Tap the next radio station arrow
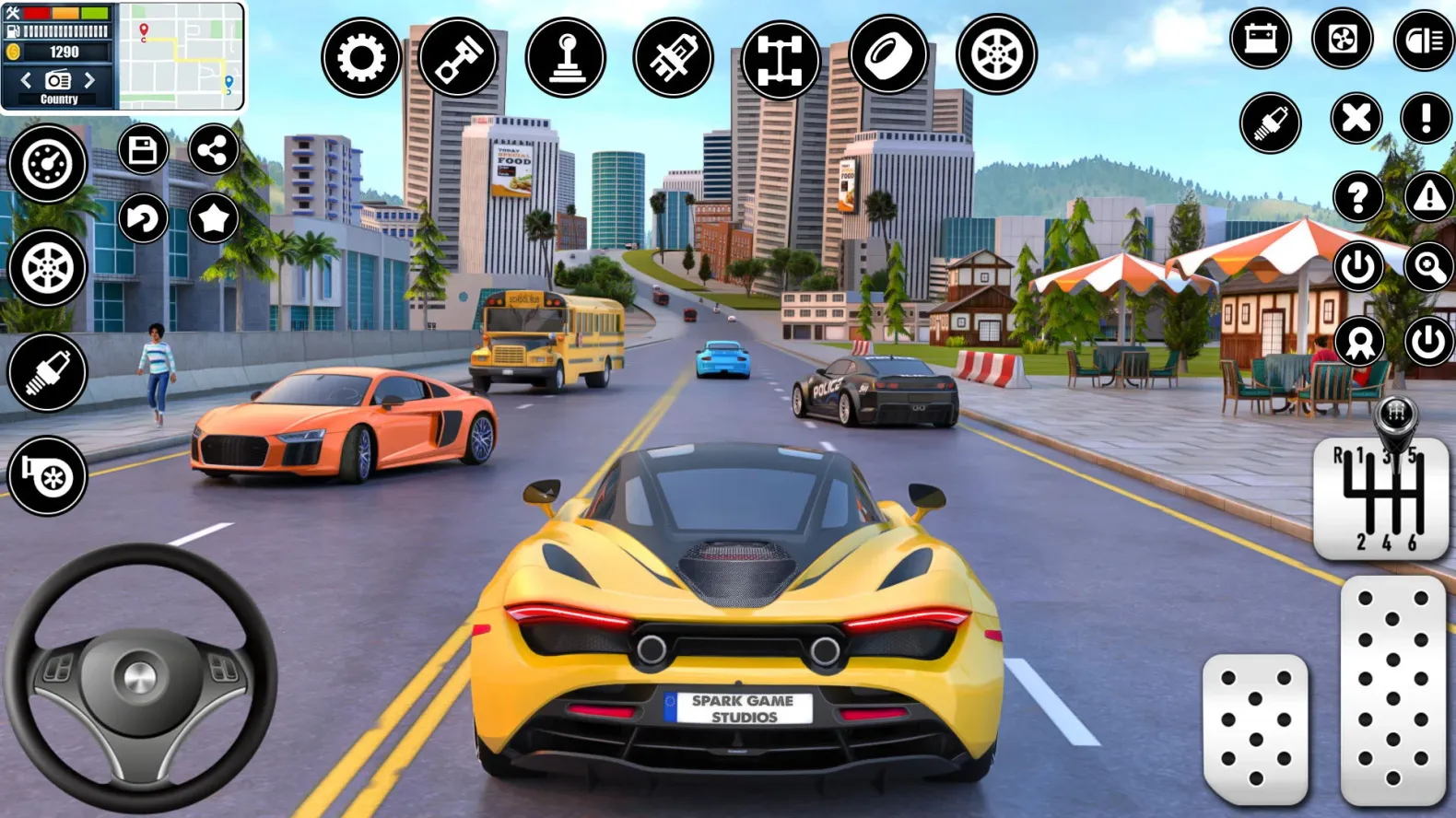1456x818 pixels. 89,80
